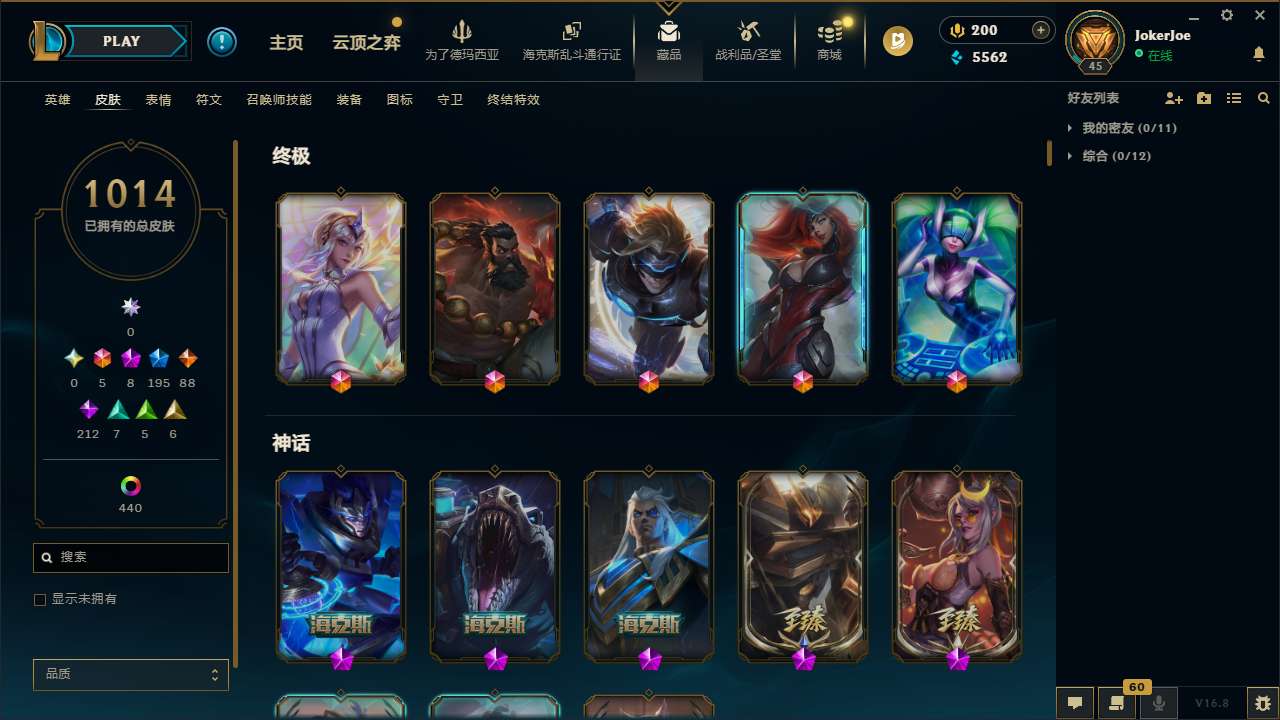Enable the 显示未拥有 checkbox
The height and width of the screenshot is (720, 1280).
[40, 599]
